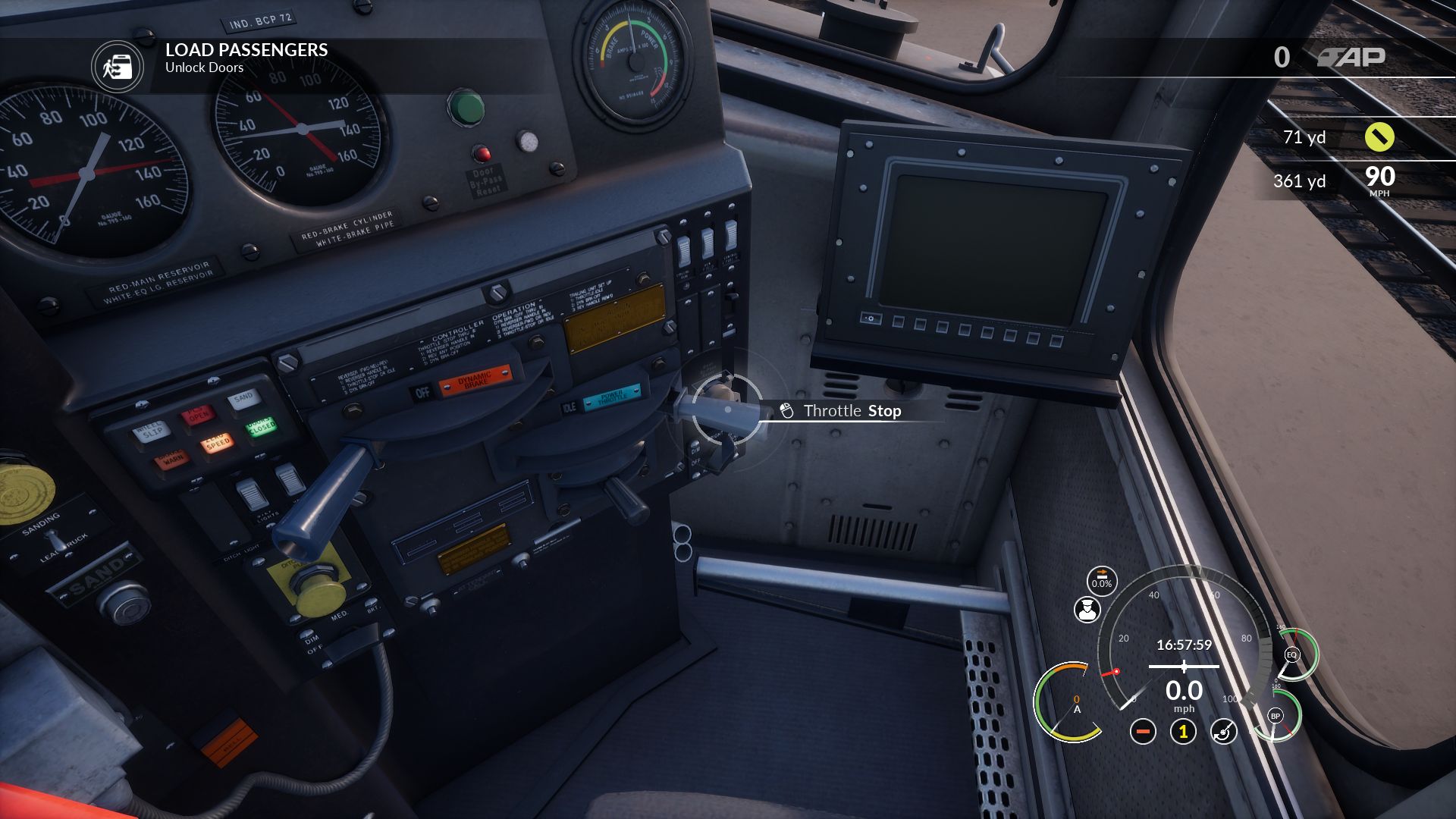Click the yellow number 1 indicator

(x=1183, y=732)
